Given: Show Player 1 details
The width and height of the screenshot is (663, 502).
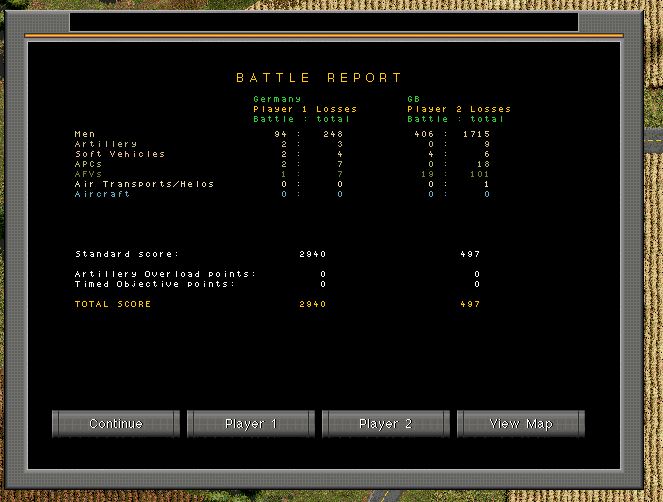Looking at the screenshot, I should pos(251,424).
